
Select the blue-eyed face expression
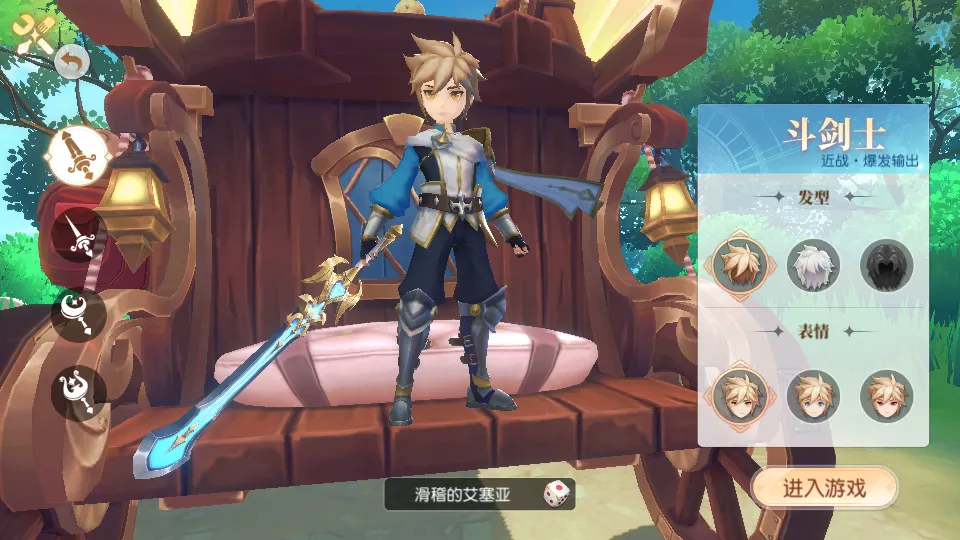click(x=813, y=396)
